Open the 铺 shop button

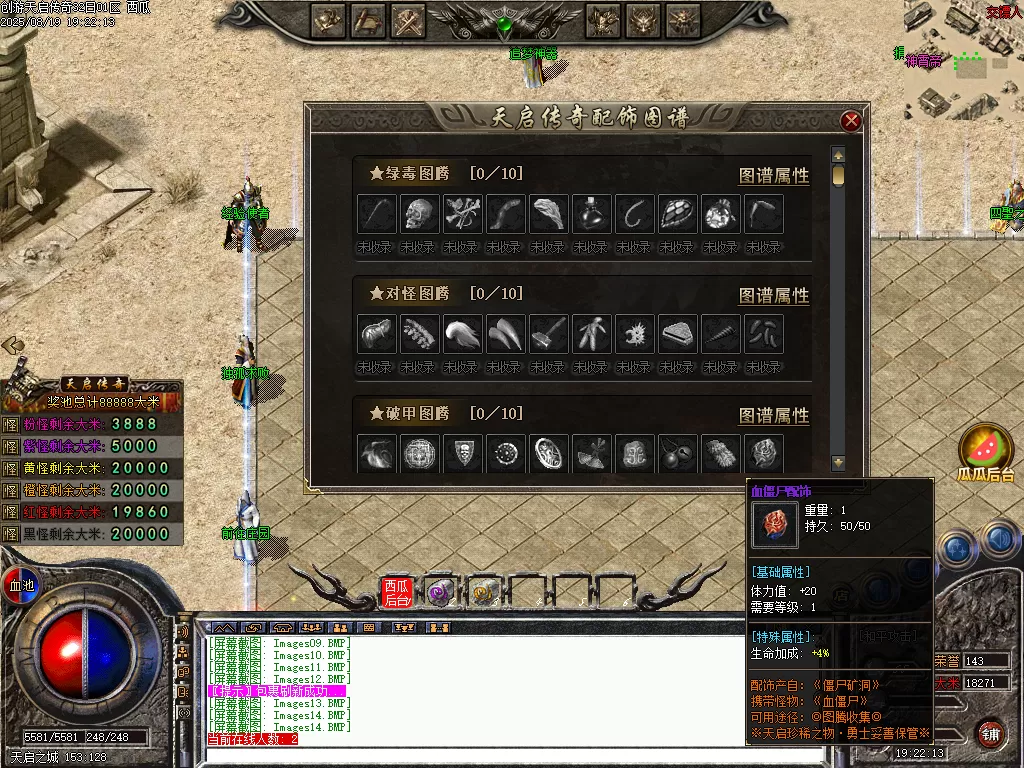pyautogui.click(x=990, y=732)
